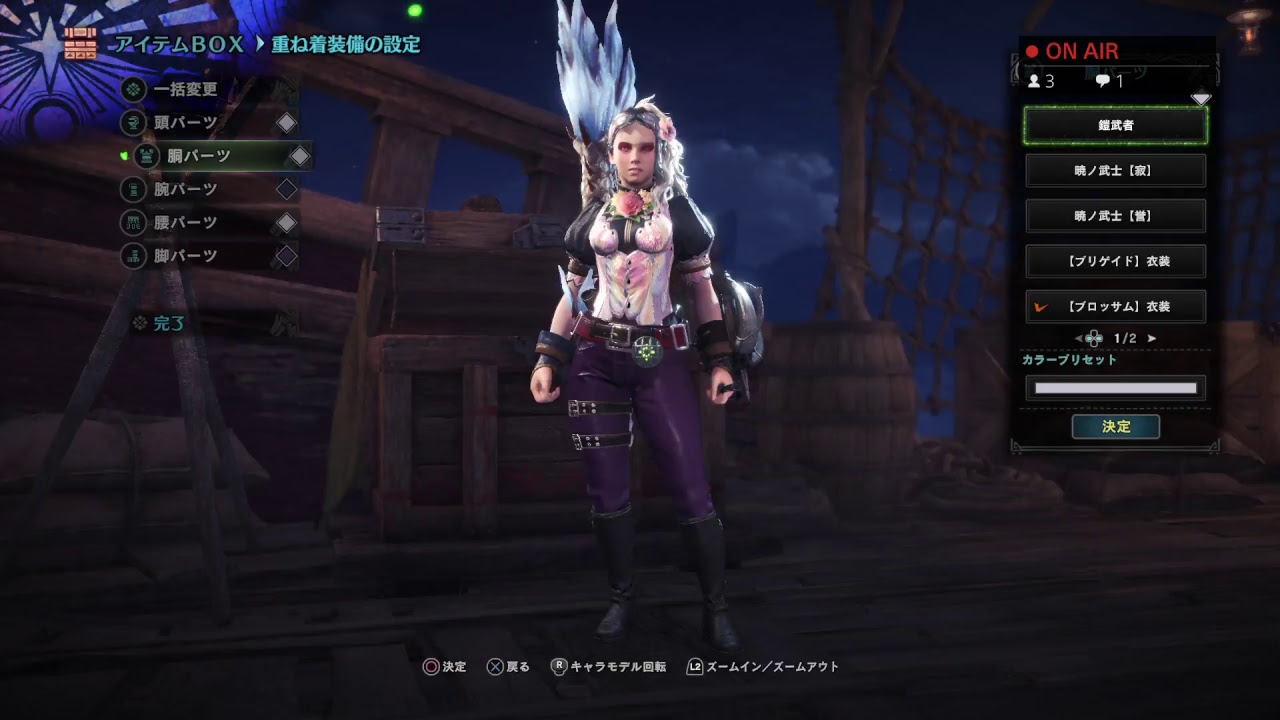Viewport: 1280px width, 720px height.
Task: Select the 【ブリゲイド】衣装 outfit
Action: pos(1115,261)
